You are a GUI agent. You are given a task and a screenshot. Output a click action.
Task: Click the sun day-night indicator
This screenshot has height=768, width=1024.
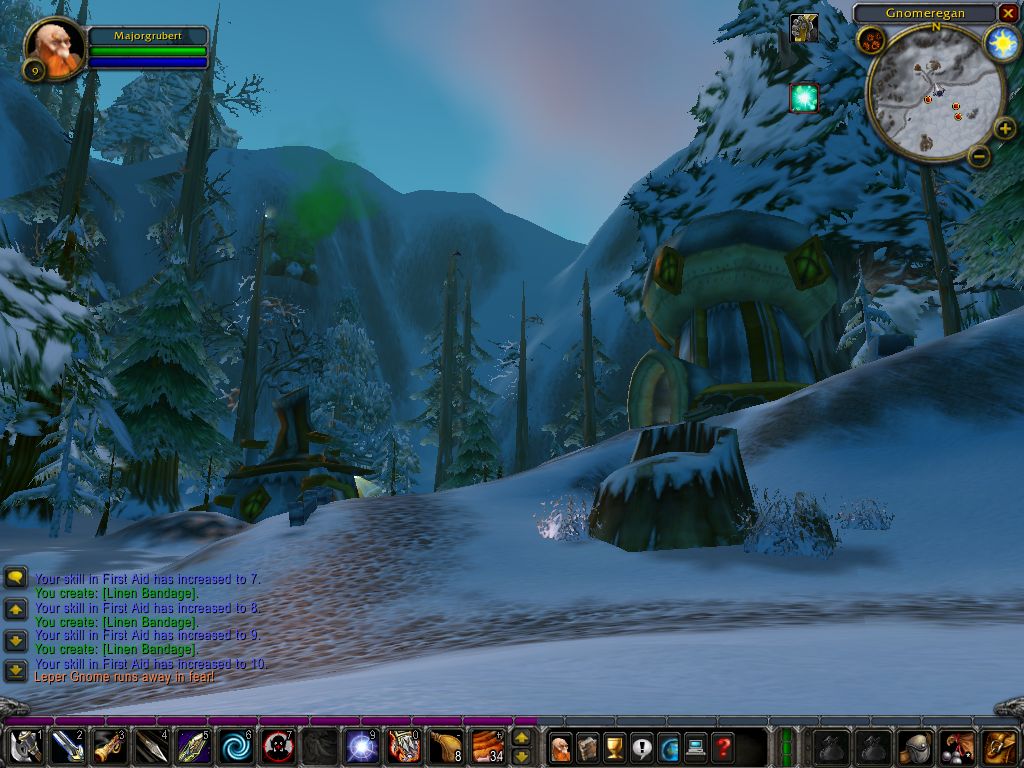1000,42
